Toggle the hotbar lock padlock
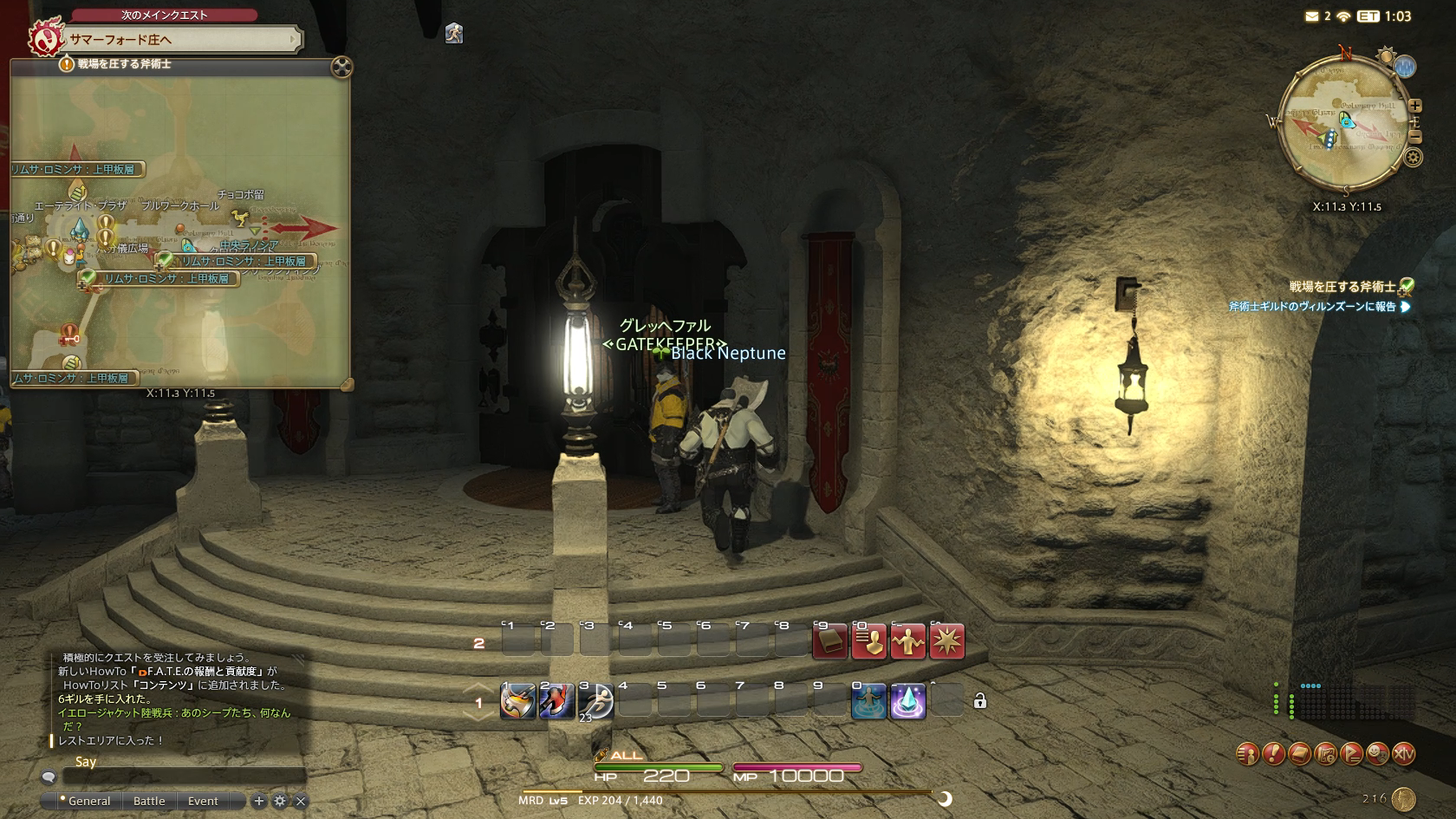The width and height of the screenshot is (1456, 819). (980, 701)
